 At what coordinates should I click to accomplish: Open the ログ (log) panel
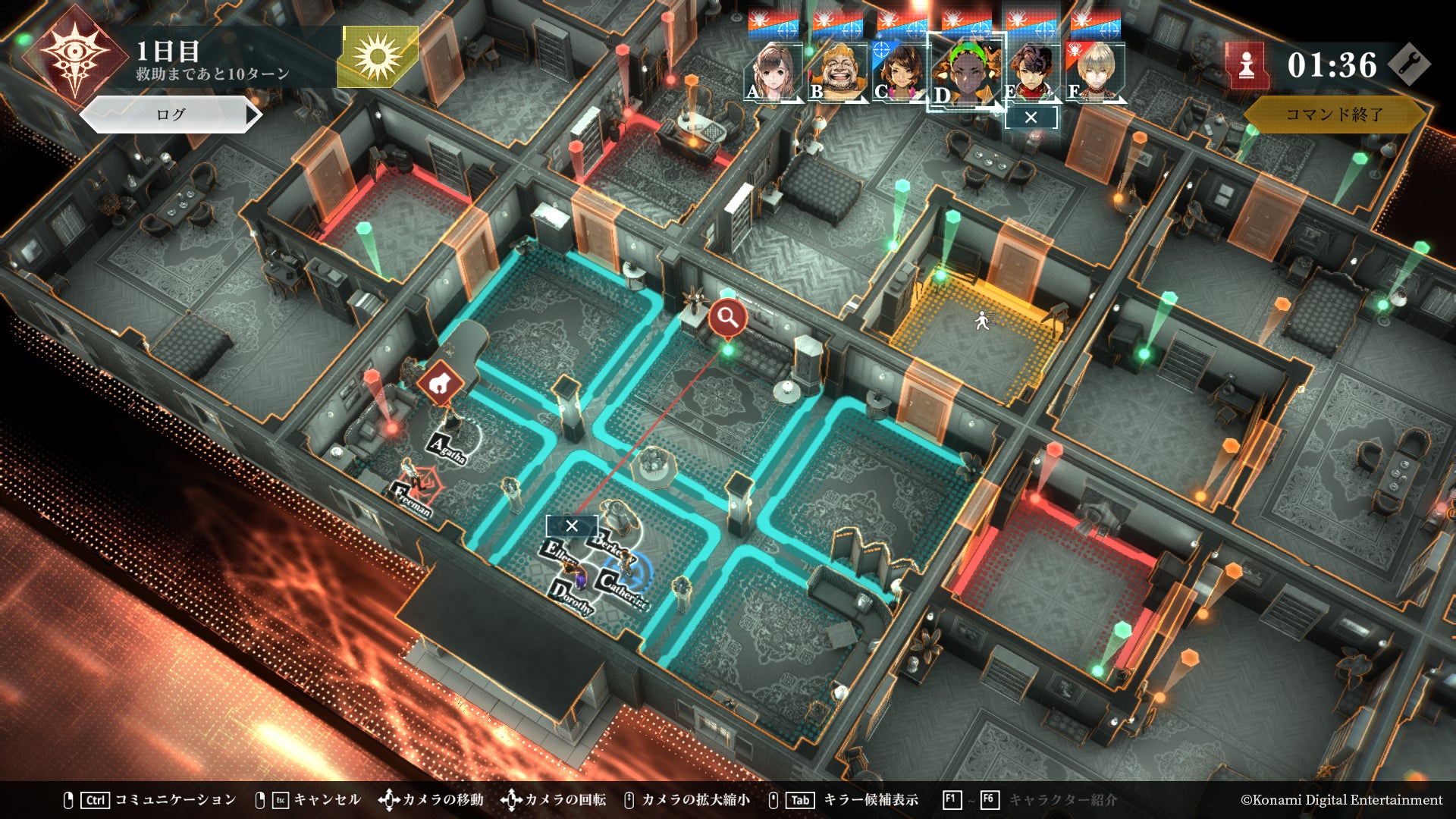click(x=171, y=115)
